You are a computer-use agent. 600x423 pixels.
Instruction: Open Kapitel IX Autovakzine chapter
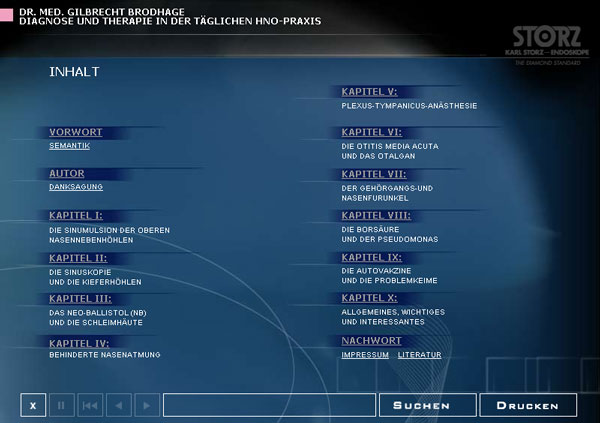372,257
